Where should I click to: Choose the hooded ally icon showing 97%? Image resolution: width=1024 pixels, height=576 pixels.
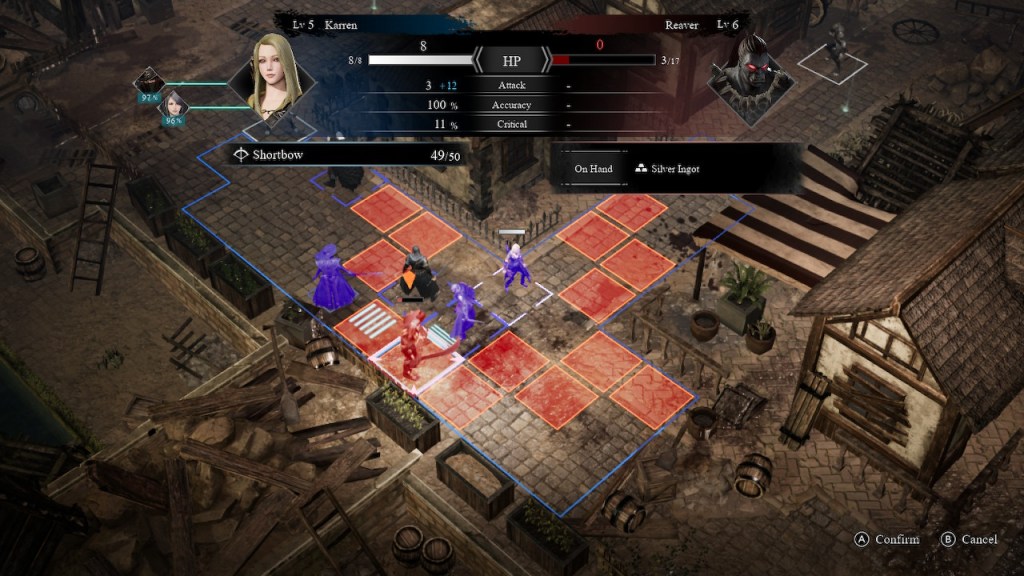(x=151, y=83)
